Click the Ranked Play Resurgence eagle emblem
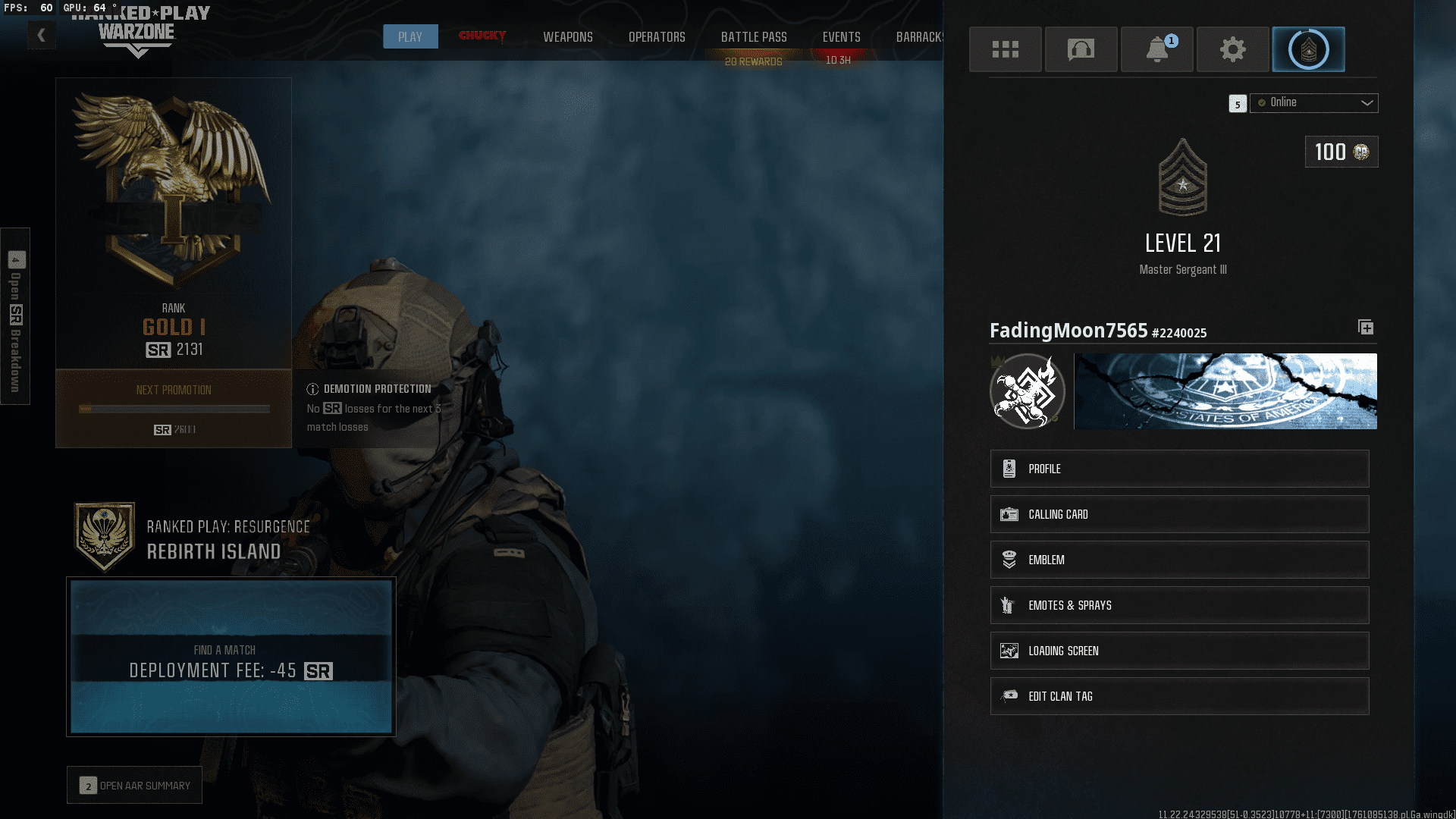 click(x=105, y=535)
